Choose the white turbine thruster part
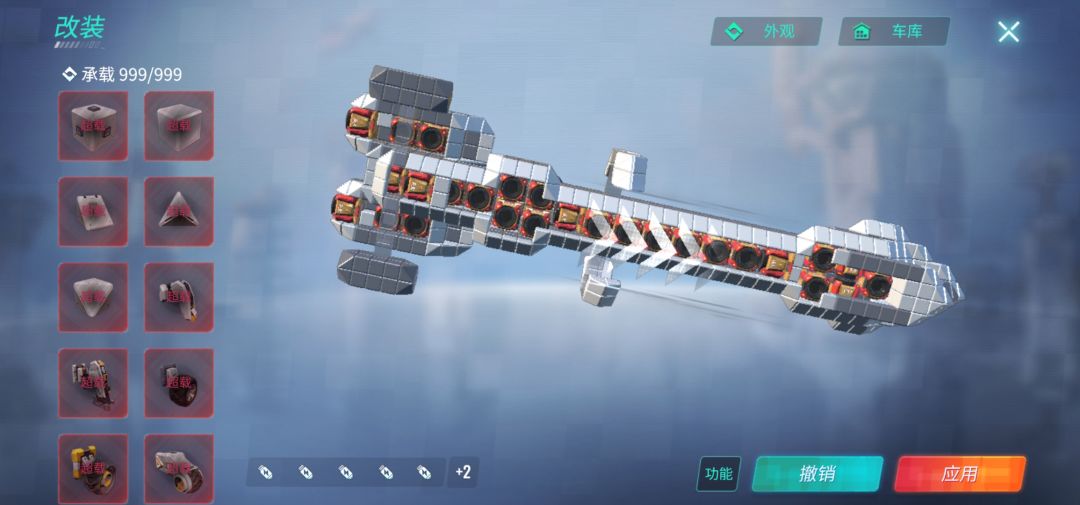1080x505 pixels. (179, 467)
